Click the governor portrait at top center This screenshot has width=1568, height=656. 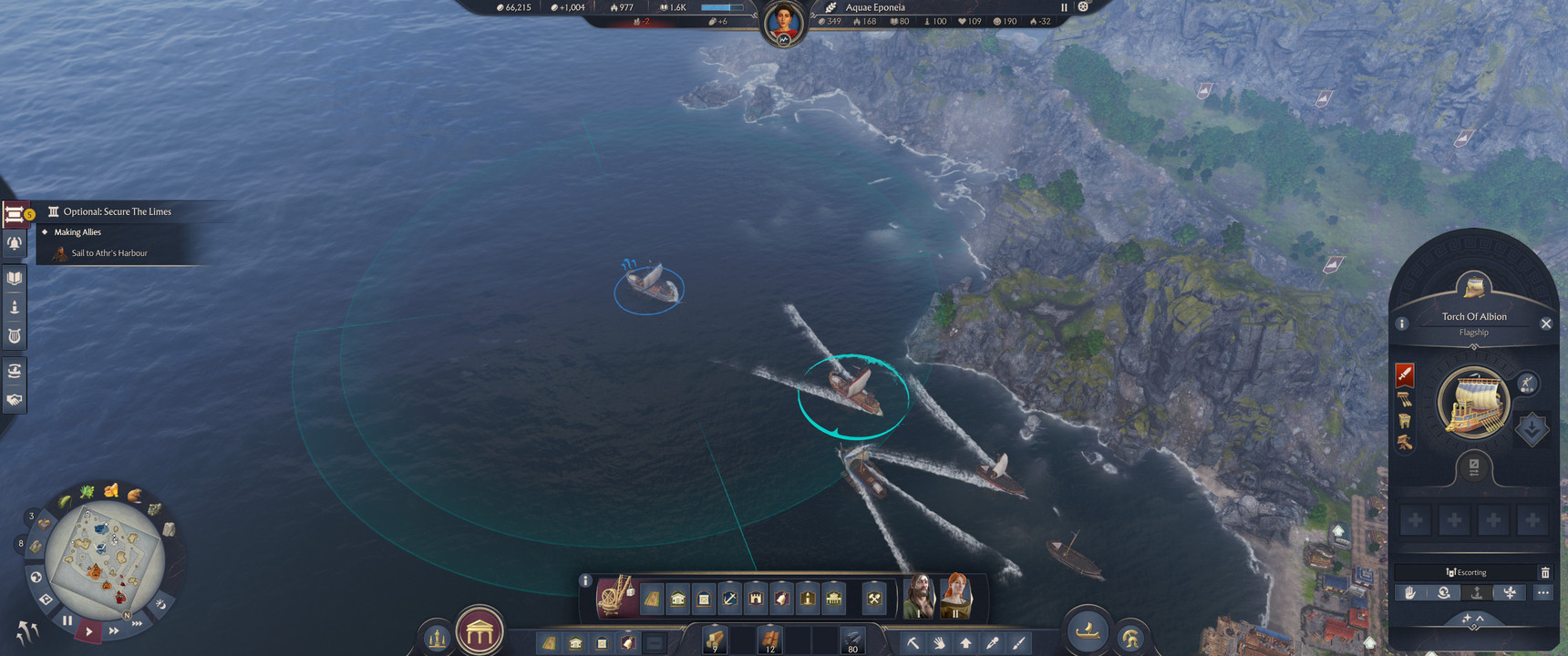point(783,23)
